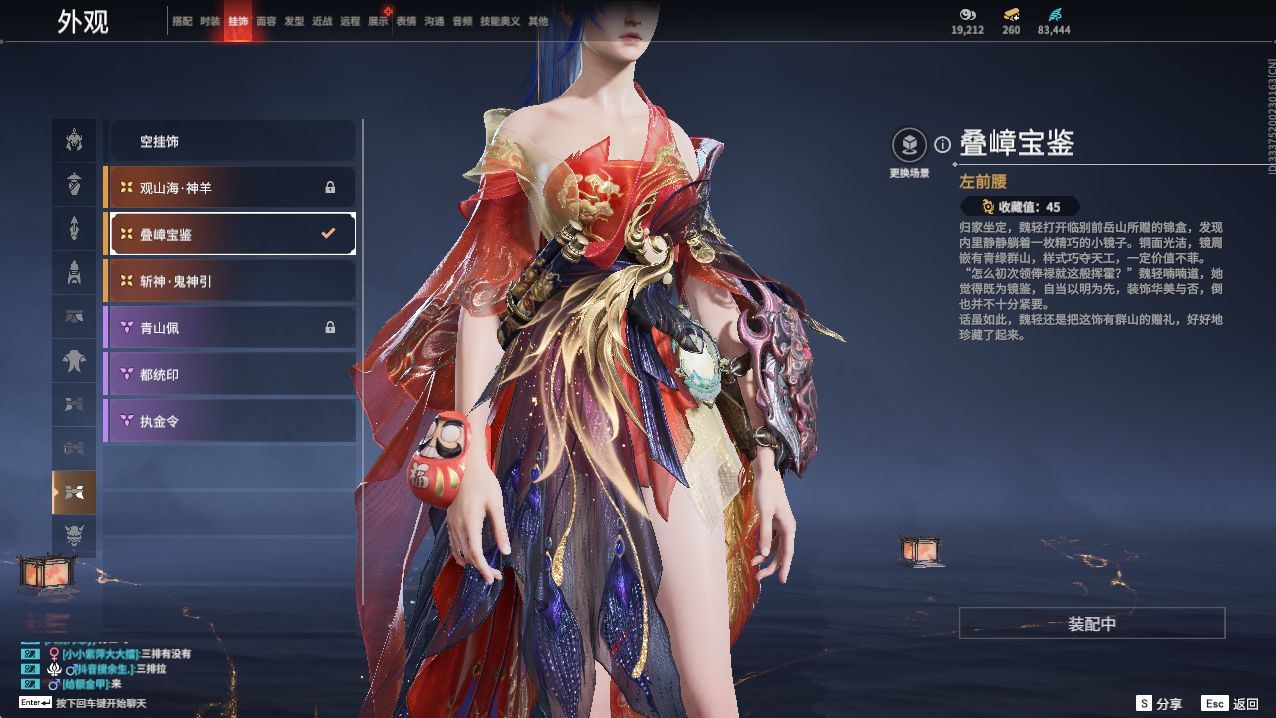The image size is (1276, 718).
Task: Open the 展示 showcase tab
Action: (378, 21)
